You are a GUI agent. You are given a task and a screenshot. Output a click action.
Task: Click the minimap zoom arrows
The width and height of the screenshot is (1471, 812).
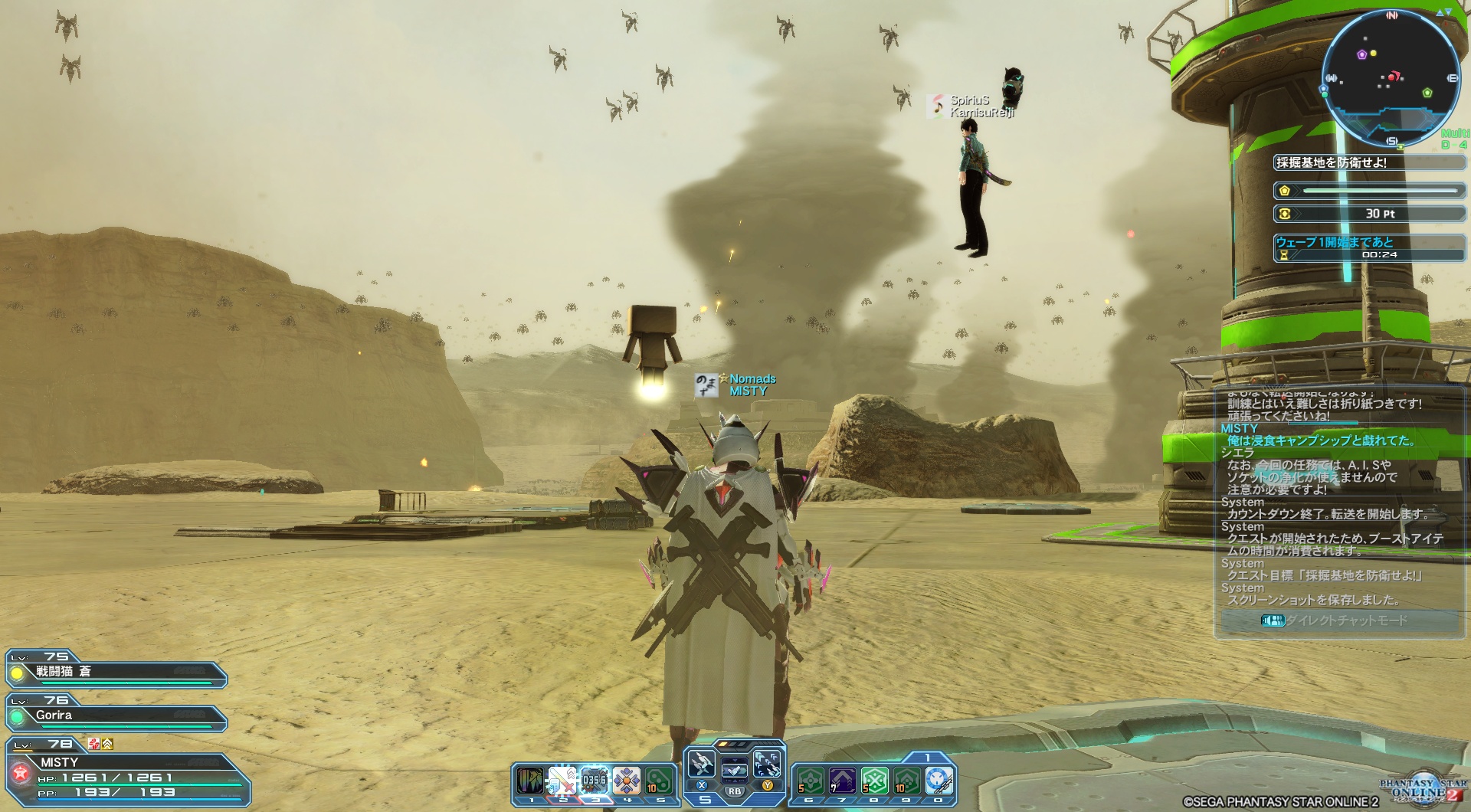[1444, 12]
